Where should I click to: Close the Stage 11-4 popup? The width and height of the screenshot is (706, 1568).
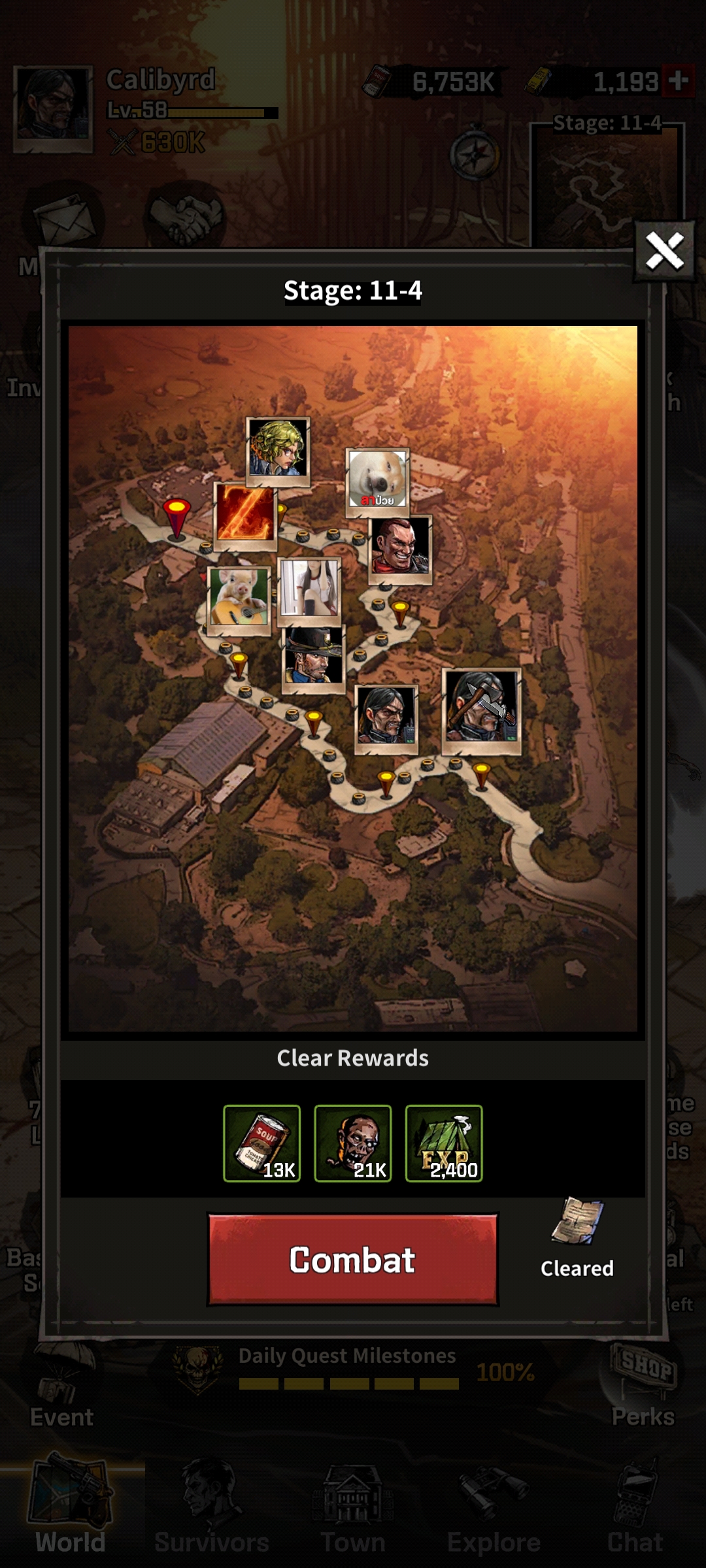[x=664, y=251]
